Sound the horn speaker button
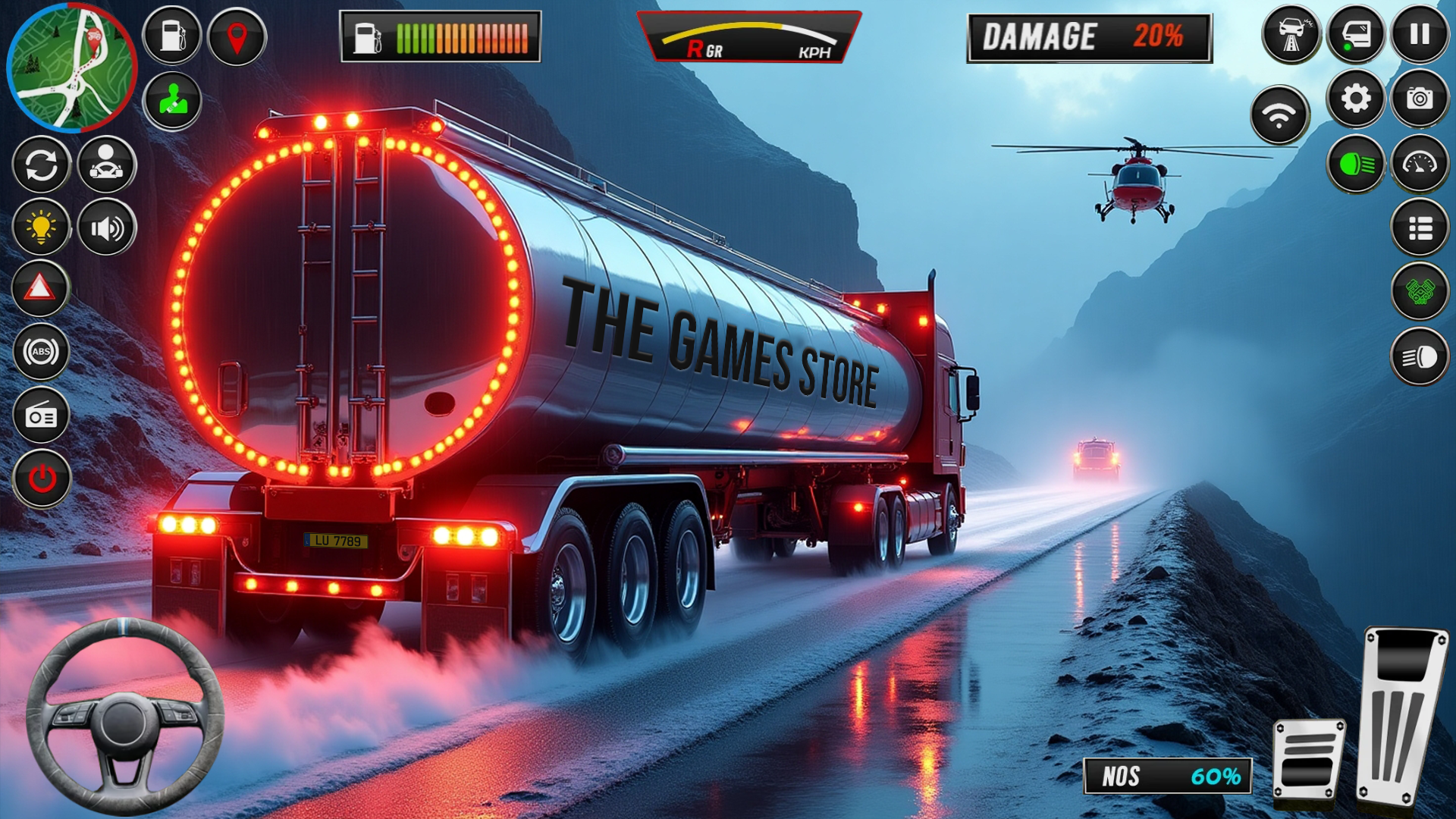This screenshot has height=819, width=1456. pyautogui.click(x=106, y=227)
